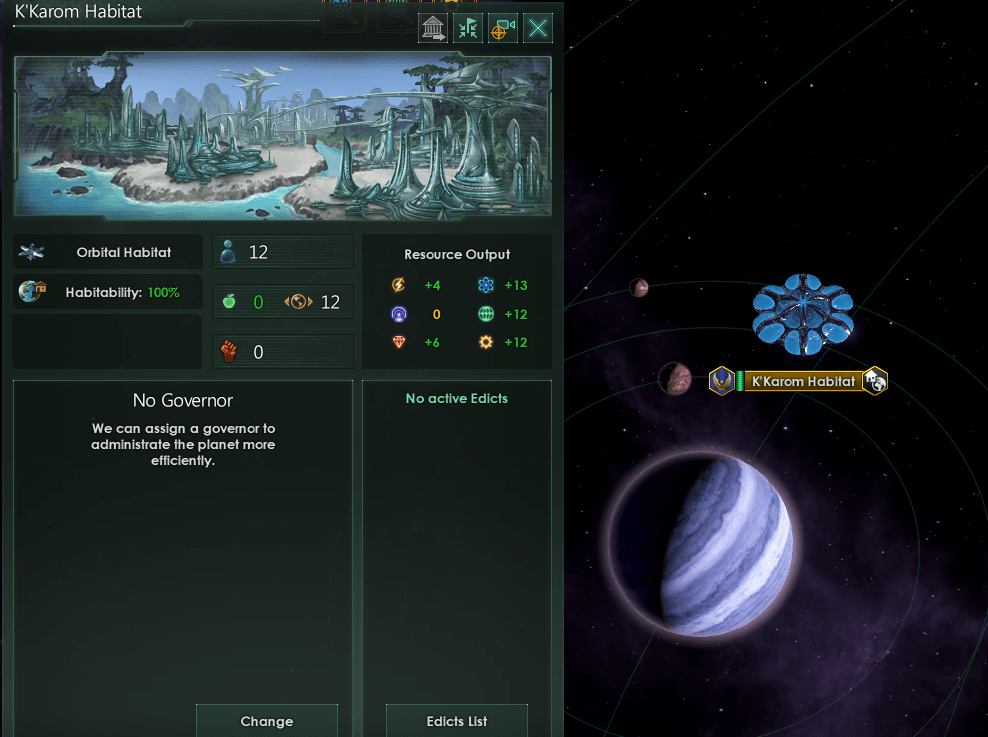Click the colony house icon on nameplate
The height and width of the screenshot is (737, 988).
pyautogui.click(x=875, y=381)
